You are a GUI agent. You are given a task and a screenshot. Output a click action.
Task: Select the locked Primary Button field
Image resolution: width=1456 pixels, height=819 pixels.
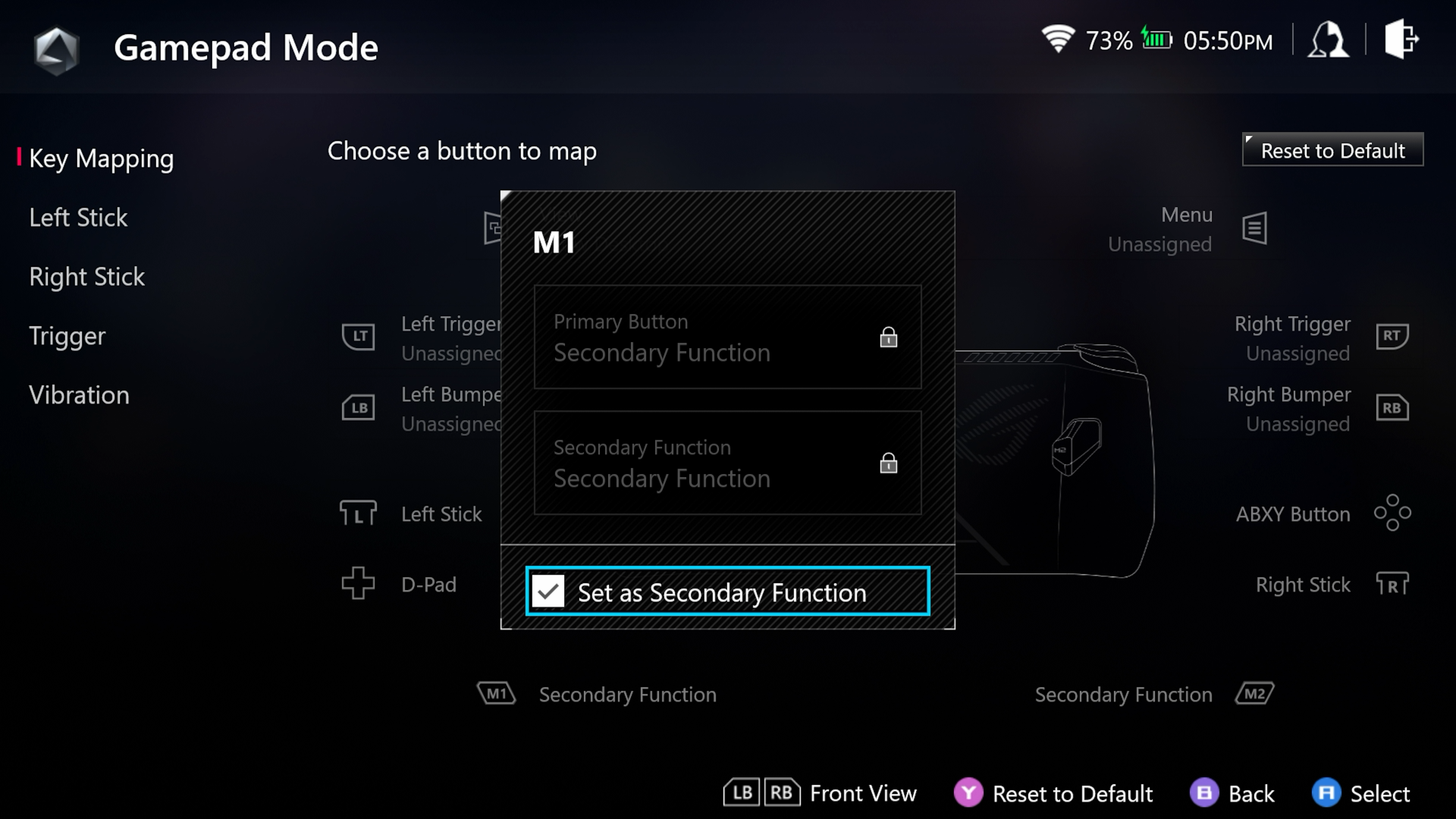pos(727,337)
